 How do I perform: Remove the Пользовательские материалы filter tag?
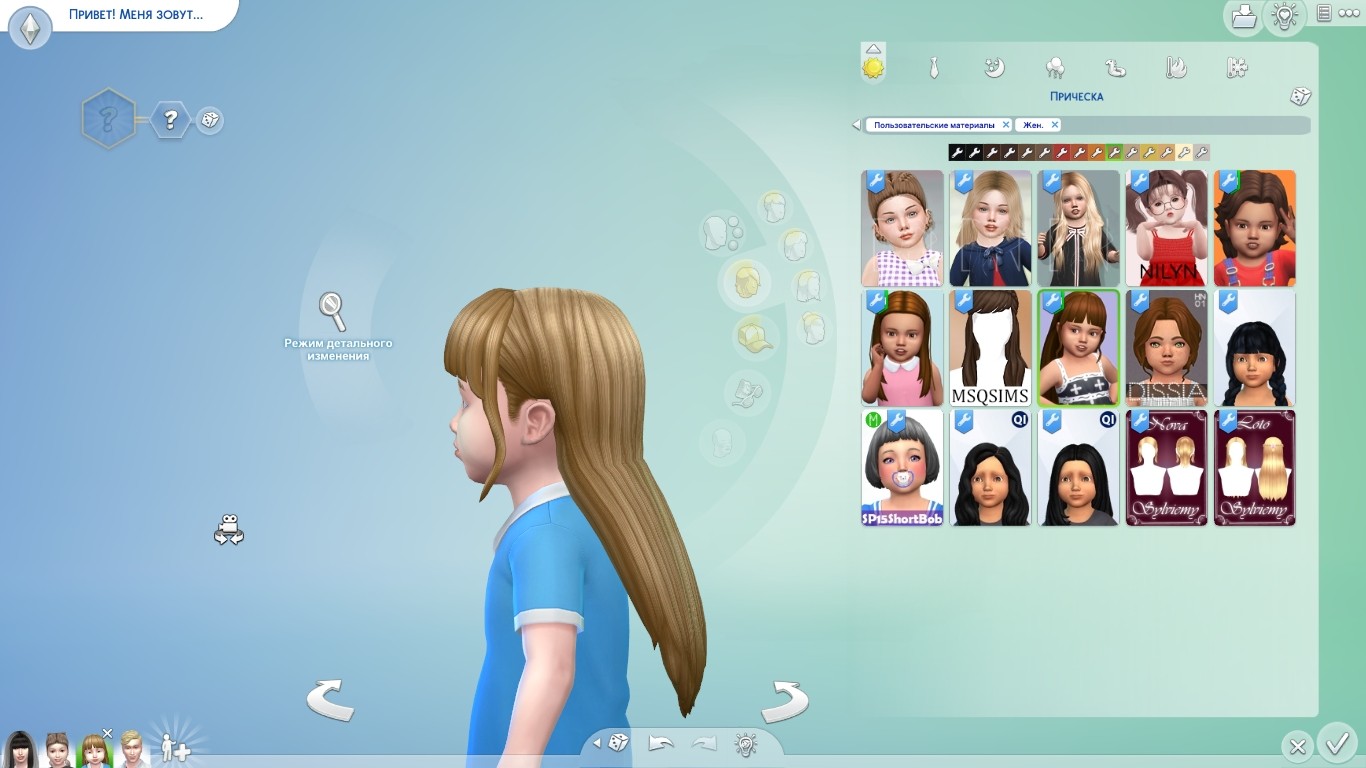pyautogui.click(x=1006, y=125)
